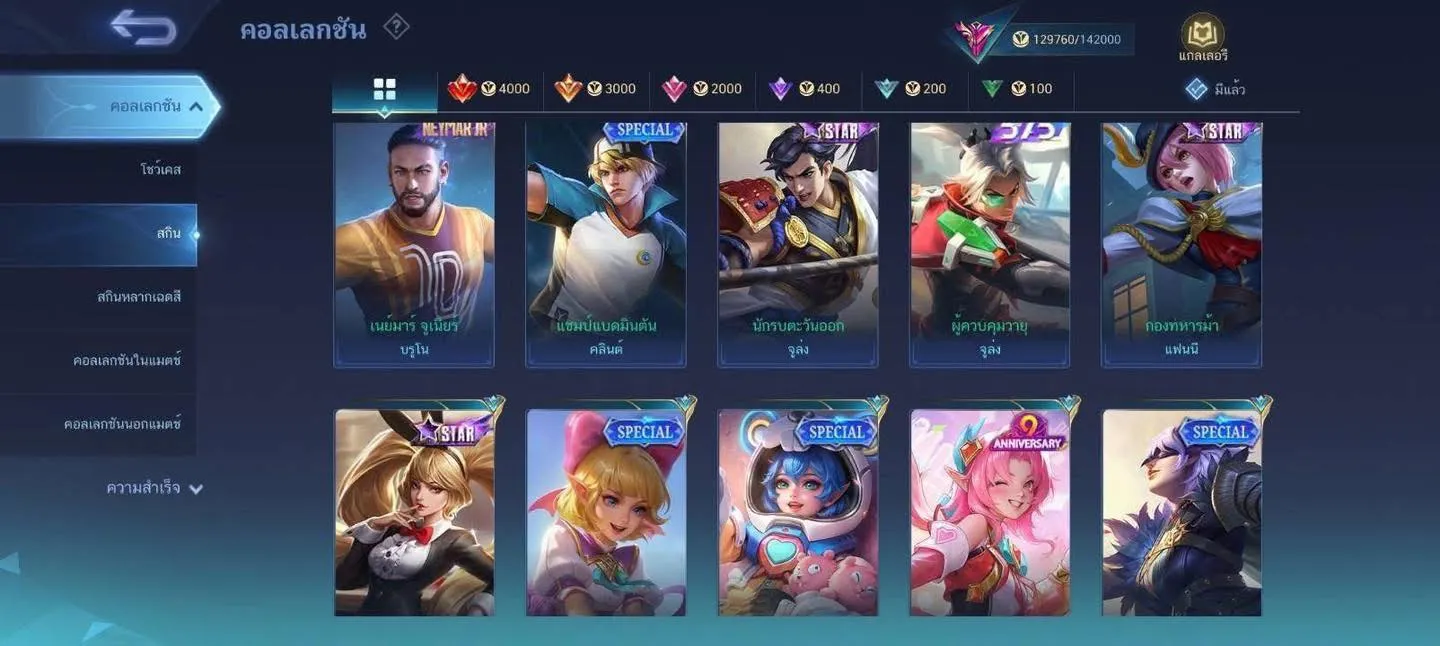Screen dimensions: 1440x646
Task: Open the สกินหลากเฉดสี sidebar entry
Action: (x=138, y=297)
